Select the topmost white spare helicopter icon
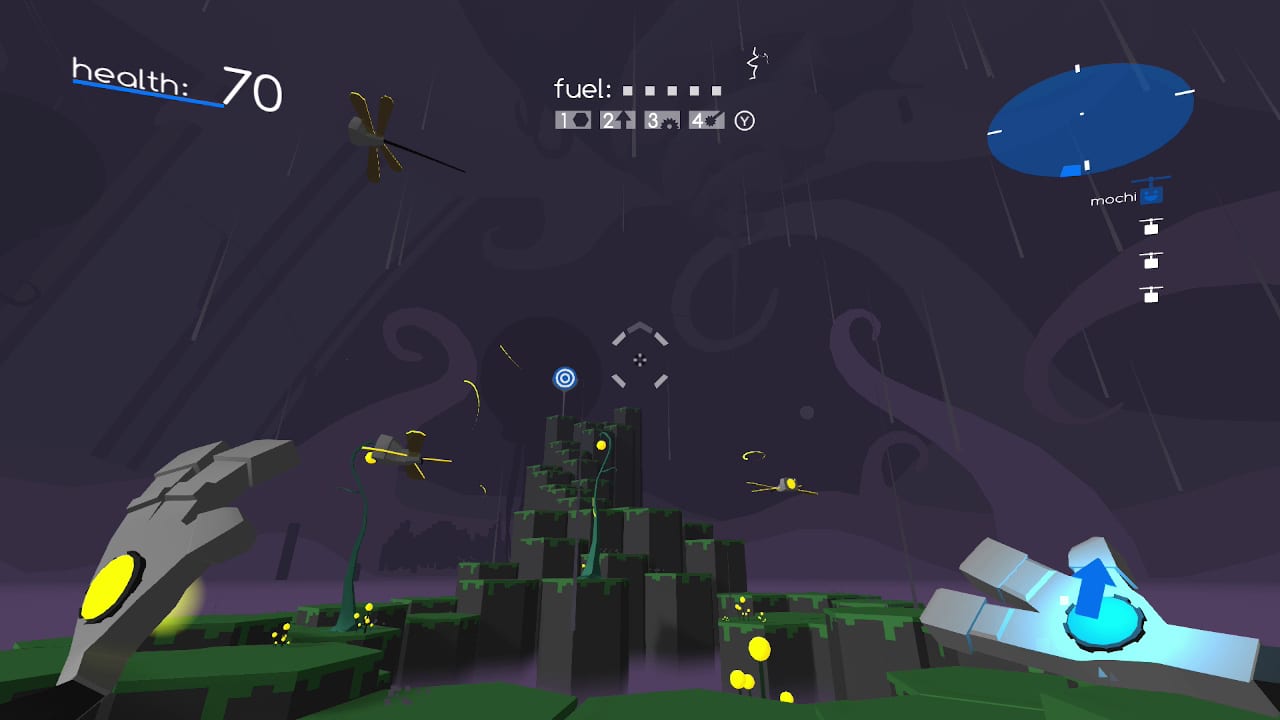This screenshot has width=1280, height=720. coord(1150,228)
